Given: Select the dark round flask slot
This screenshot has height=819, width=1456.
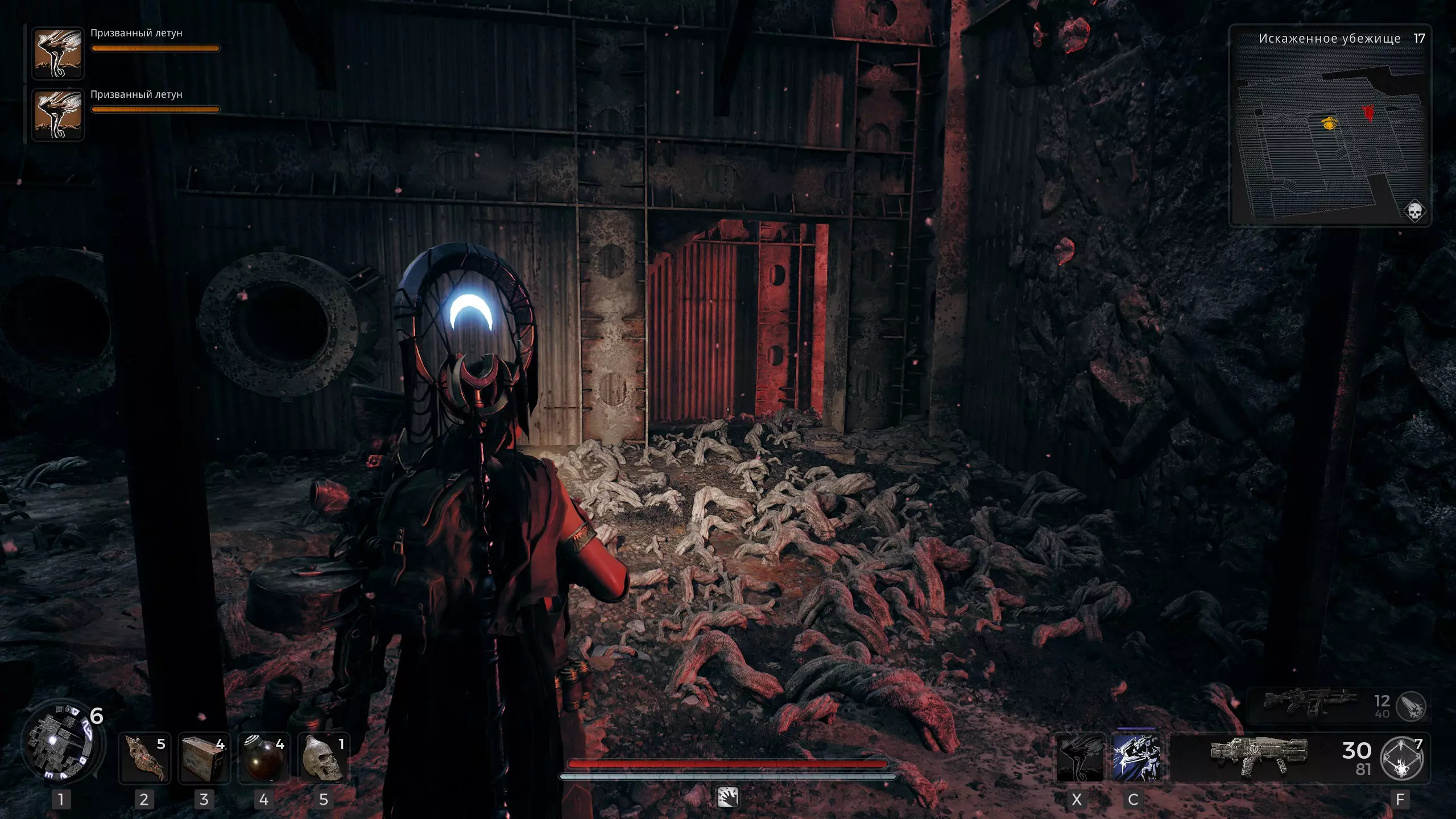Looking at the screenshot, I should pyautogui.click(x=263, y=759).
